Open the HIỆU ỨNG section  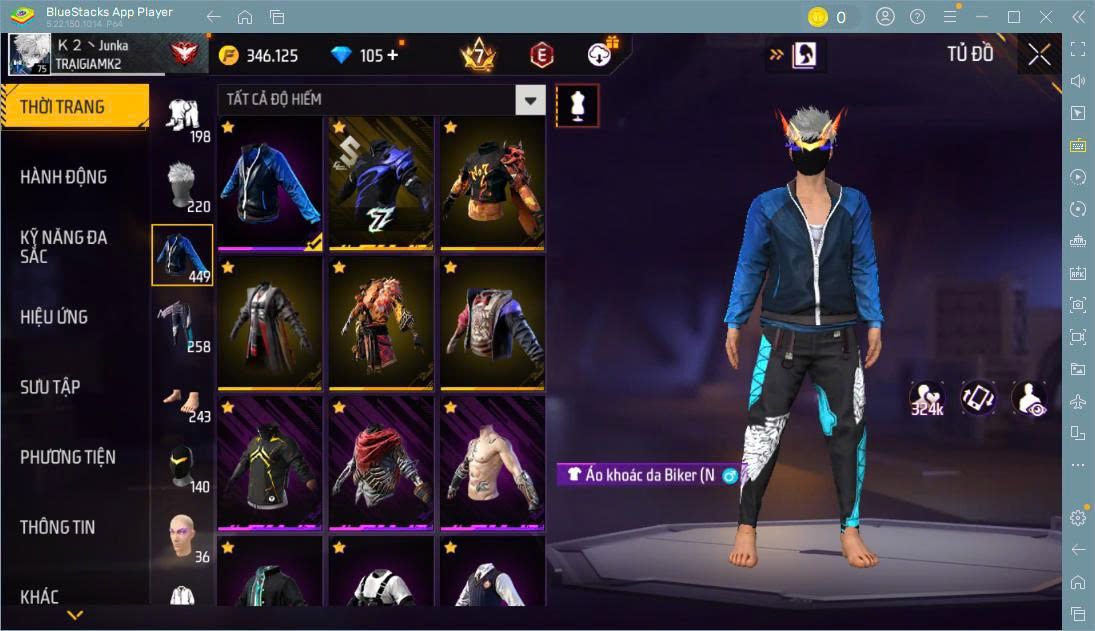[x=54, y=317]
